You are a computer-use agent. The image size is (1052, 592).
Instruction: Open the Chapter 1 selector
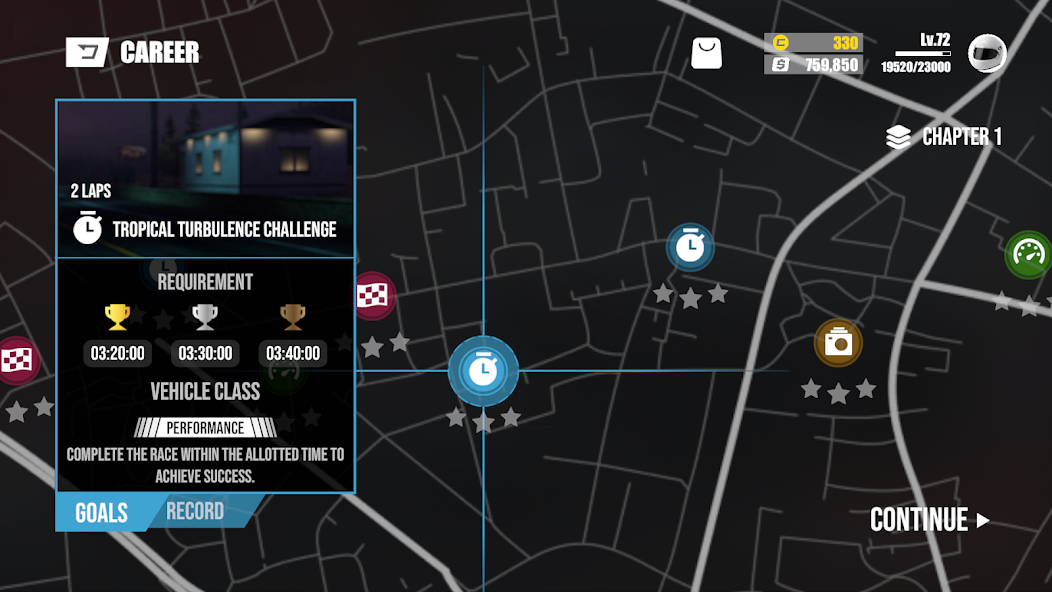tap(944, 137)
